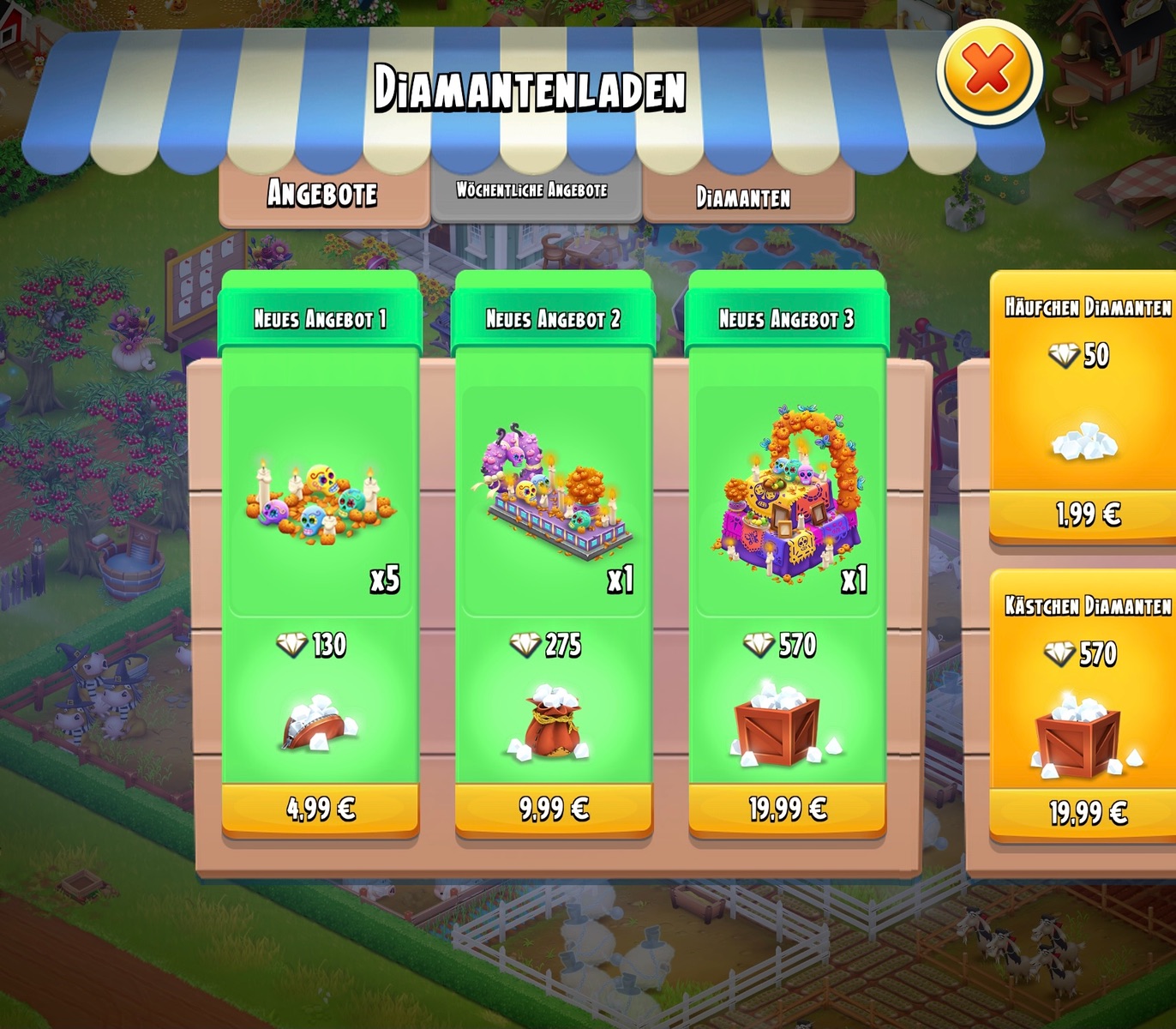Open the Wöchentliche Angebote tab
The height and width of the screenshot is (1029, 1176).
532,191
